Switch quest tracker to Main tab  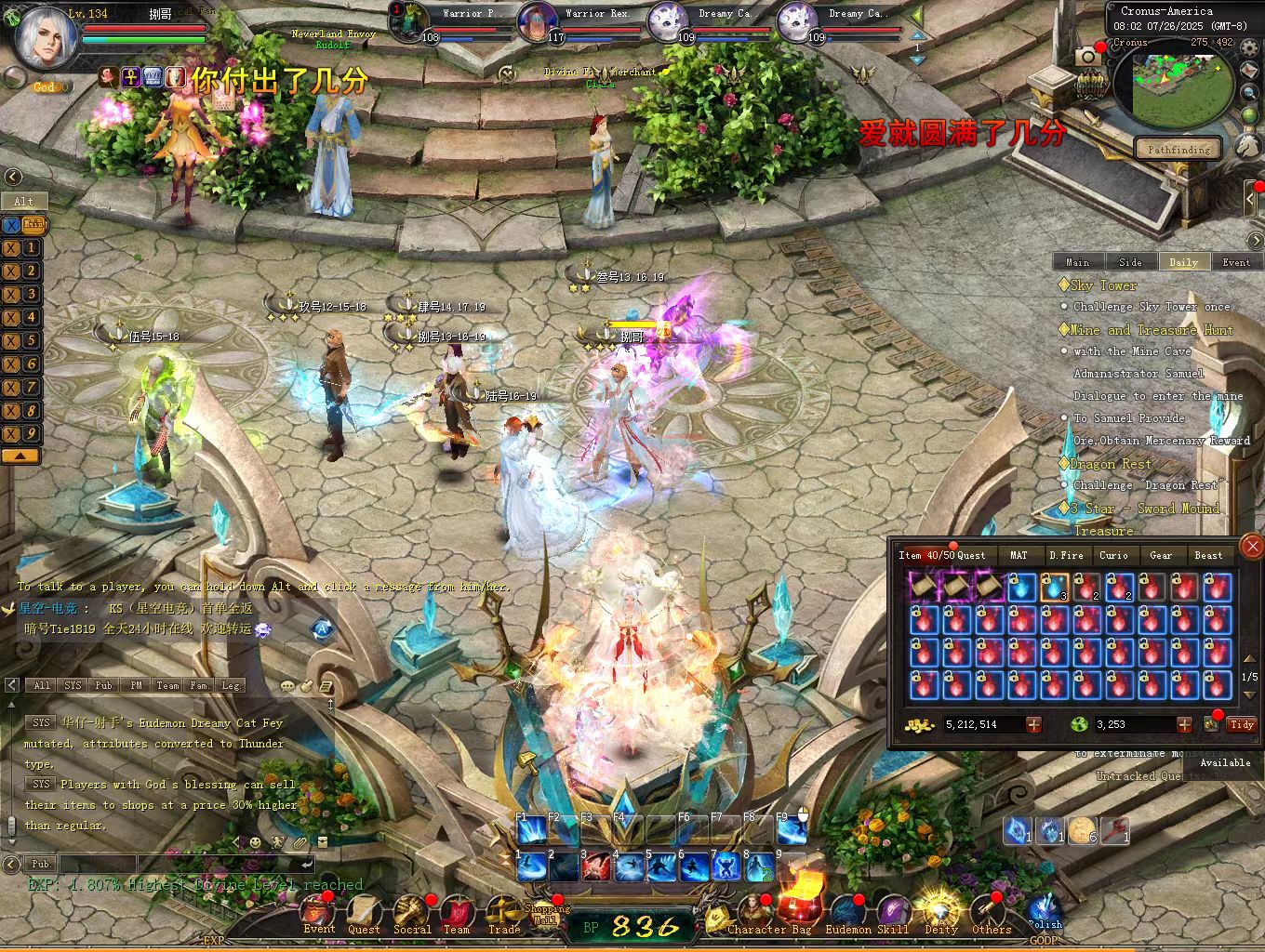point(1077,262)
